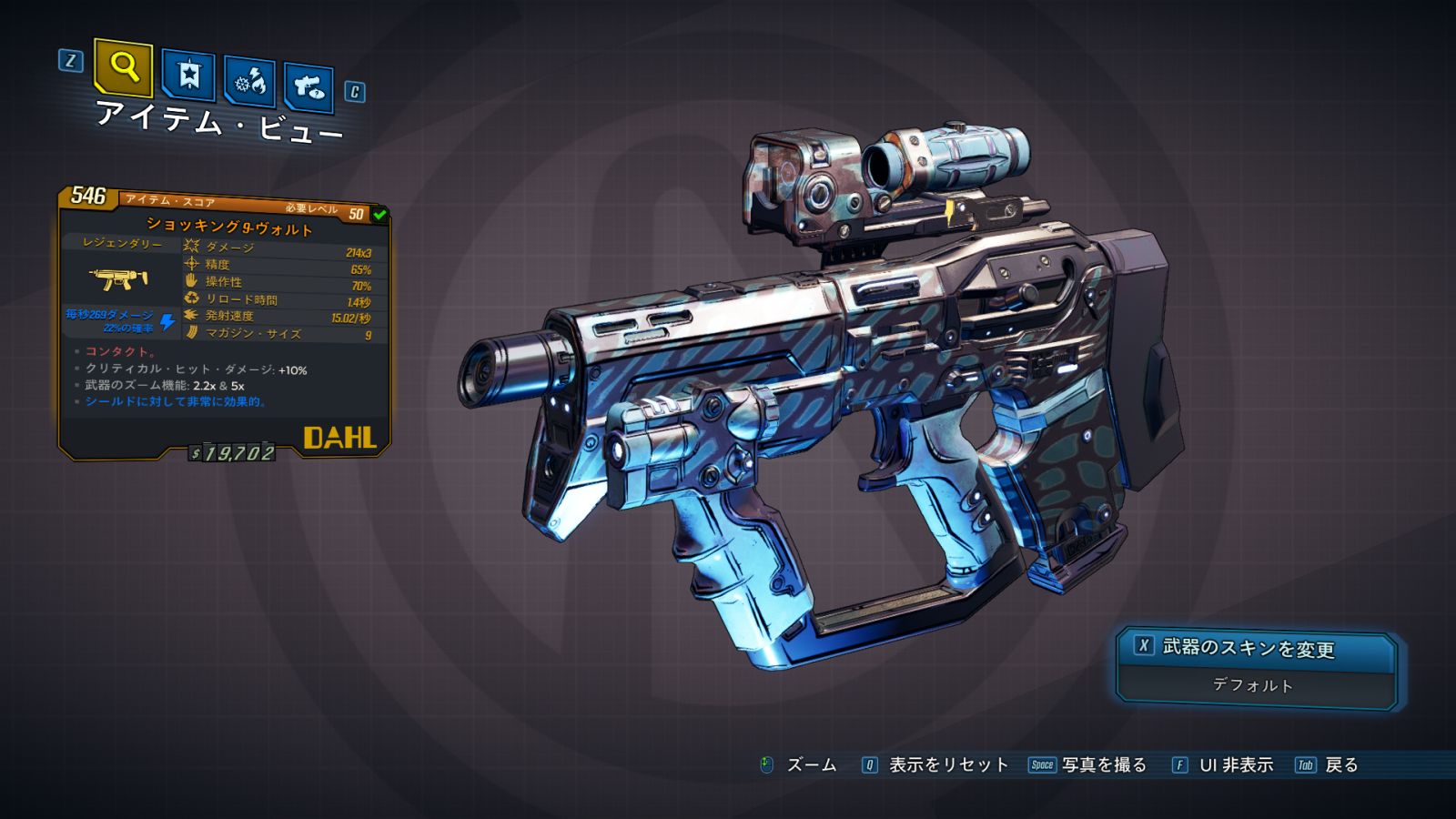
Task: Toggle the UI 非表示 option
Action: (1235, 765)
